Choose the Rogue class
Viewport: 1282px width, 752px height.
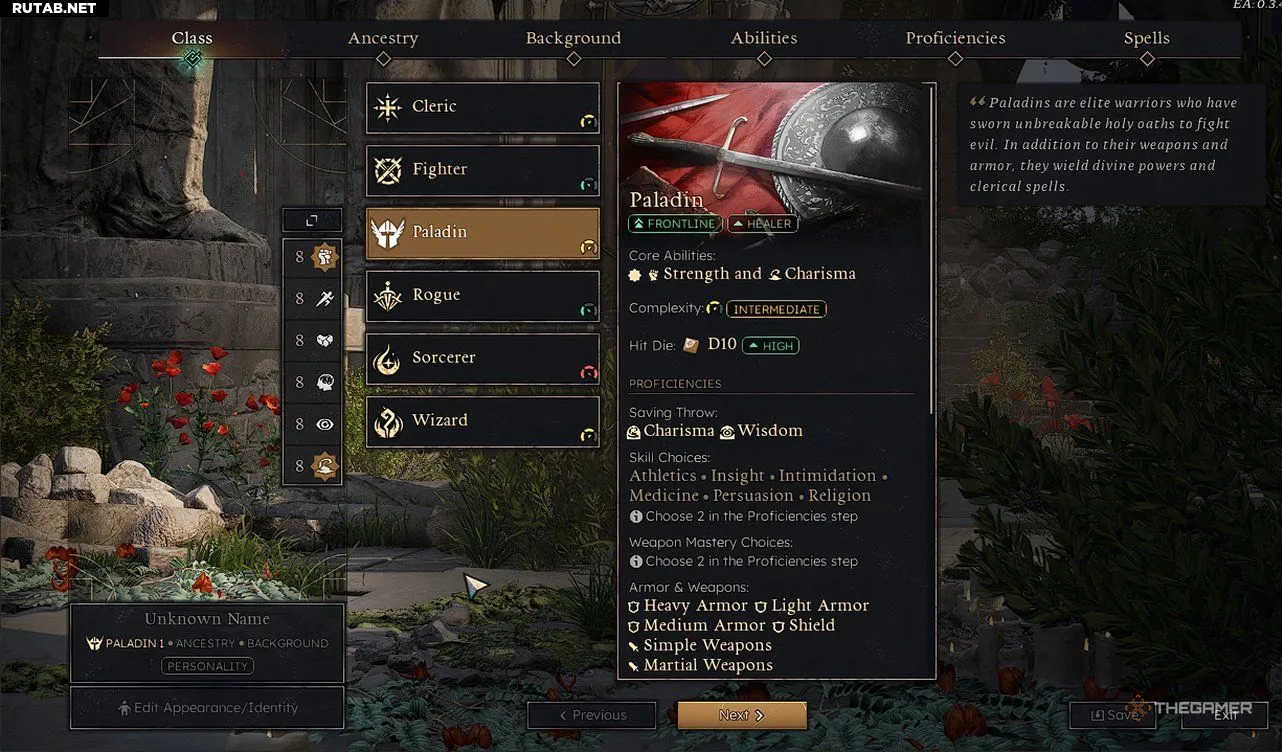point(483,296)
